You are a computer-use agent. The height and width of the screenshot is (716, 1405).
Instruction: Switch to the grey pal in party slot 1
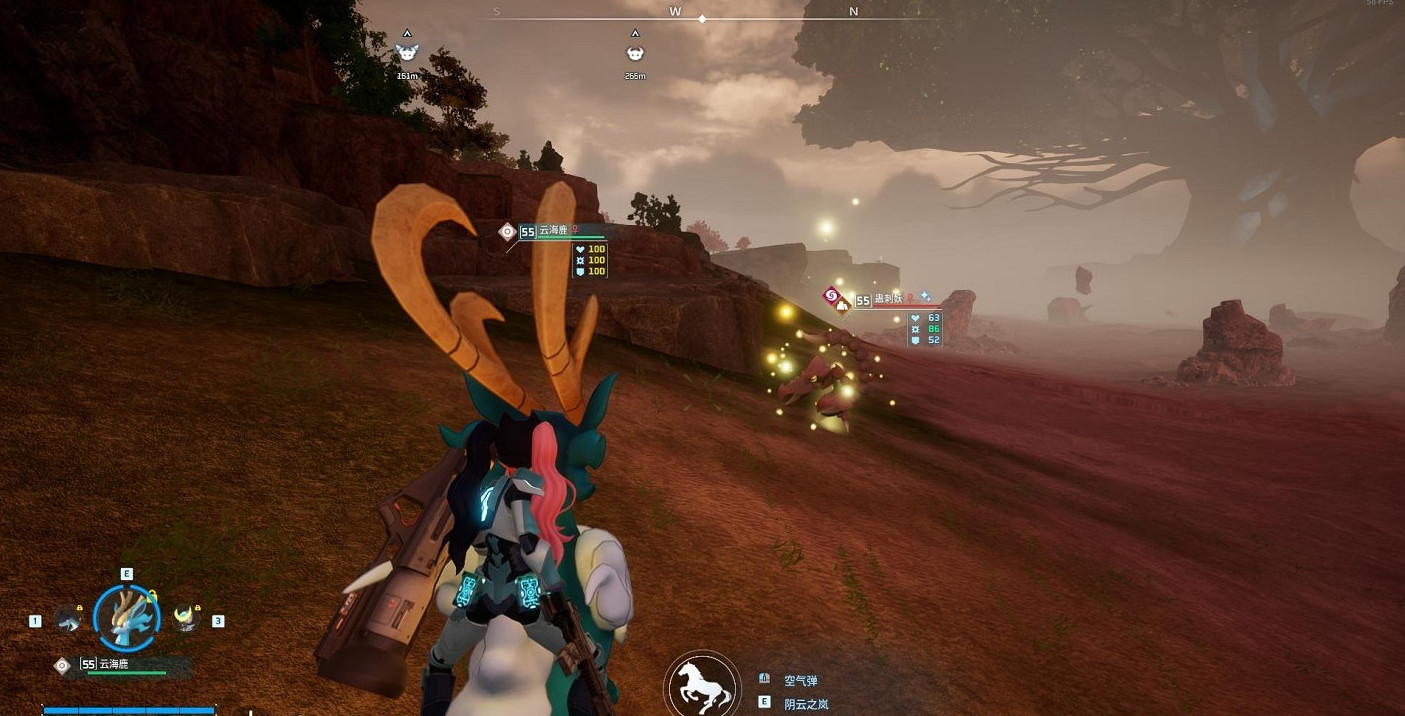(x=68, y=619)
